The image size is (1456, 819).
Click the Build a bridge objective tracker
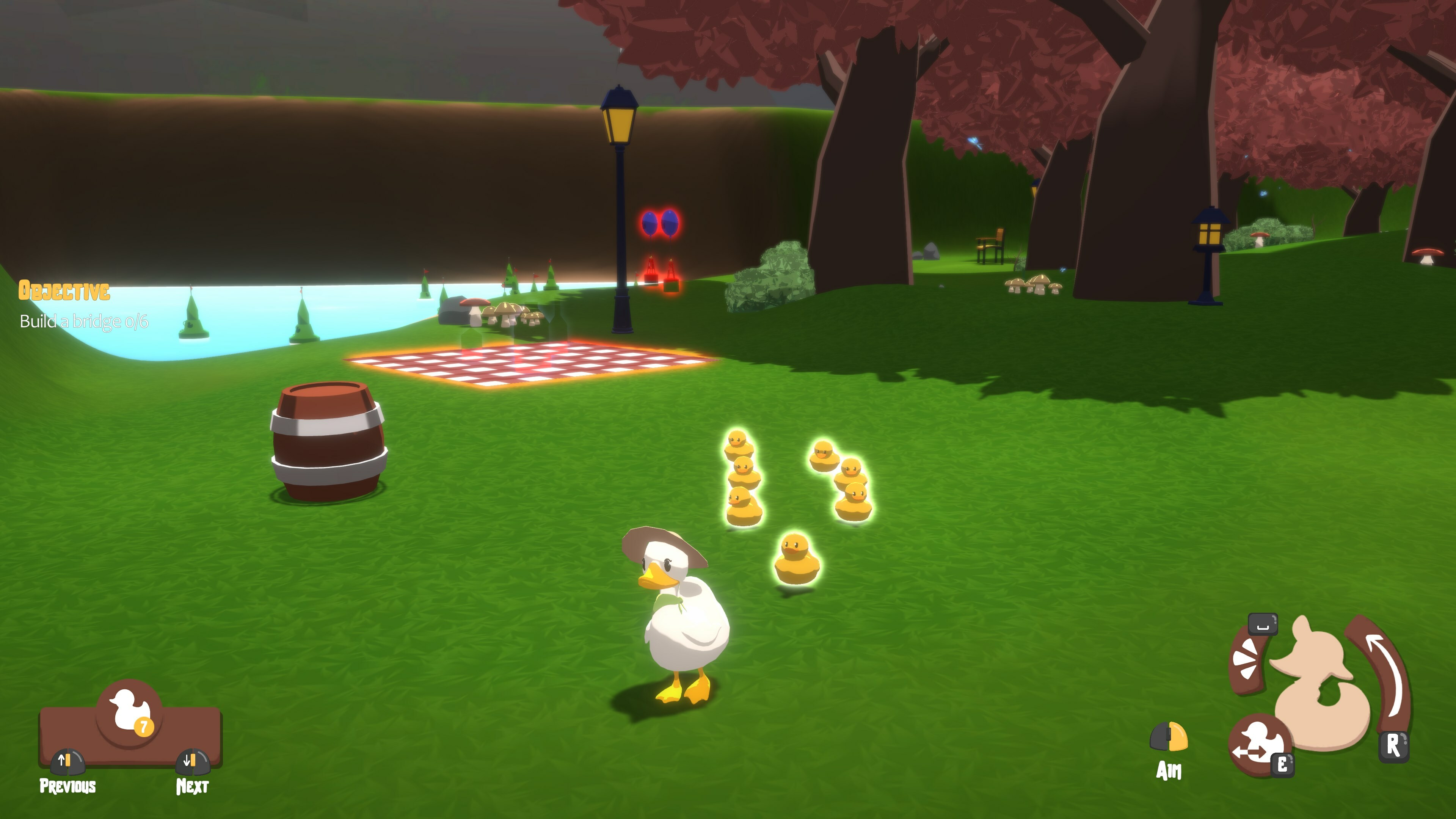point(84,321)
